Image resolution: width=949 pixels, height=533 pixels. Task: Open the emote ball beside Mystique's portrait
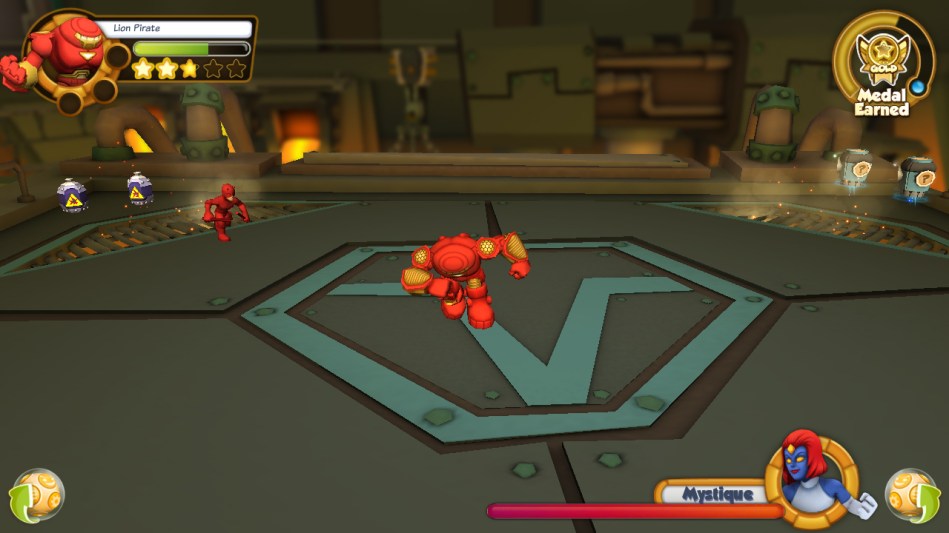912,494
